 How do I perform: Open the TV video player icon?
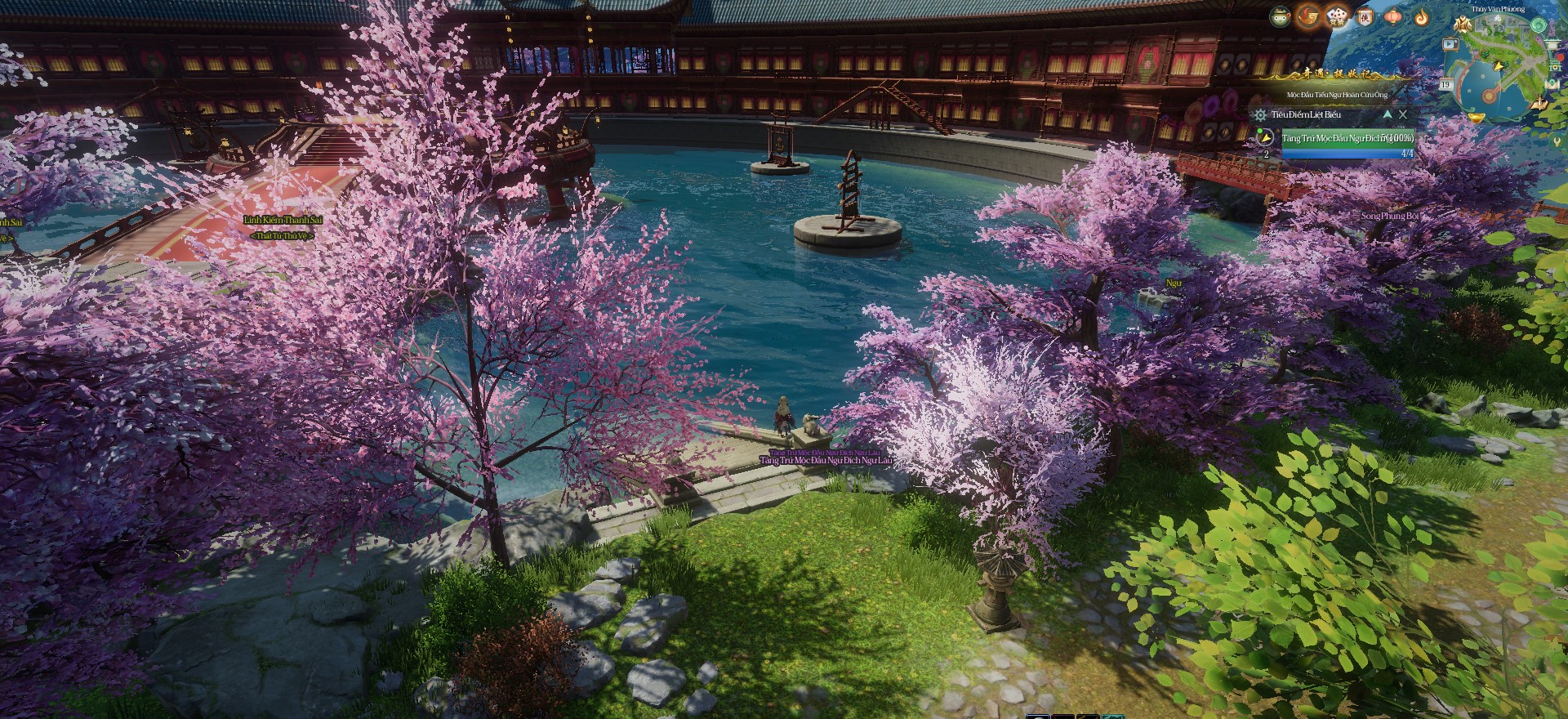coord(1450,45)
